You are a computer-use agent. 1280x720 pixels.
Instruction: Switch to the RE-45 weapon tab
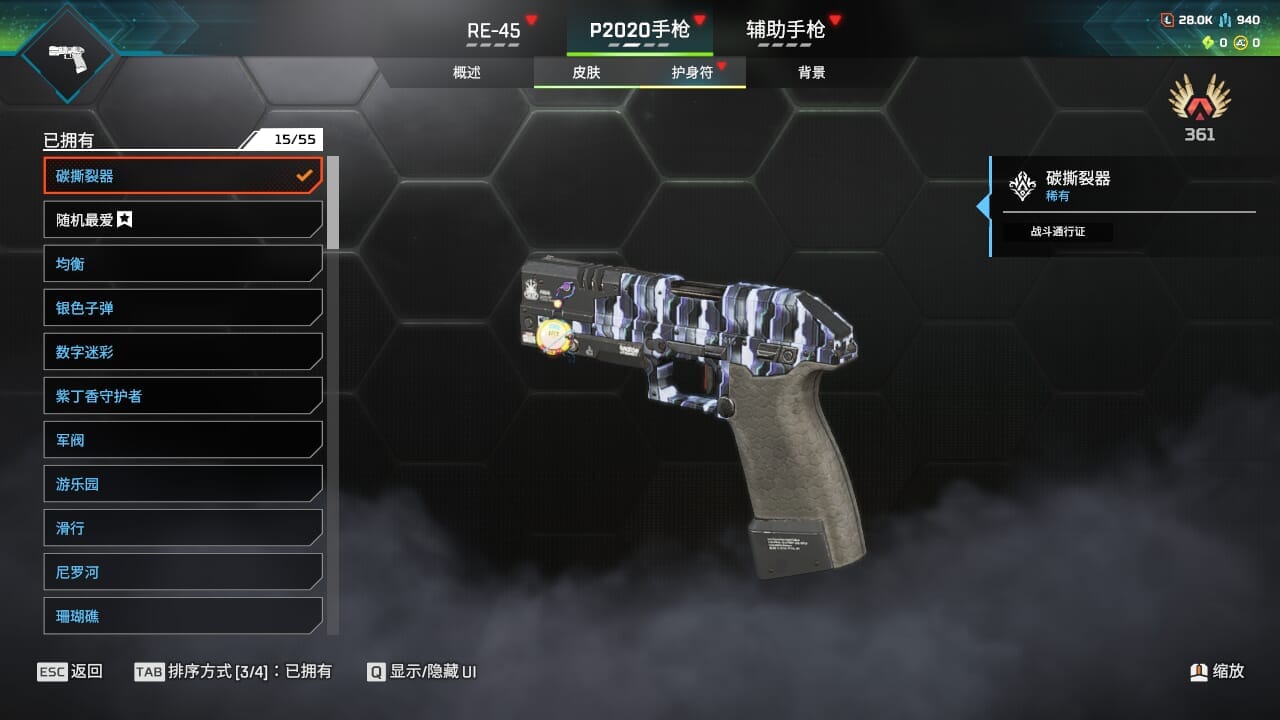click(494, 30)
